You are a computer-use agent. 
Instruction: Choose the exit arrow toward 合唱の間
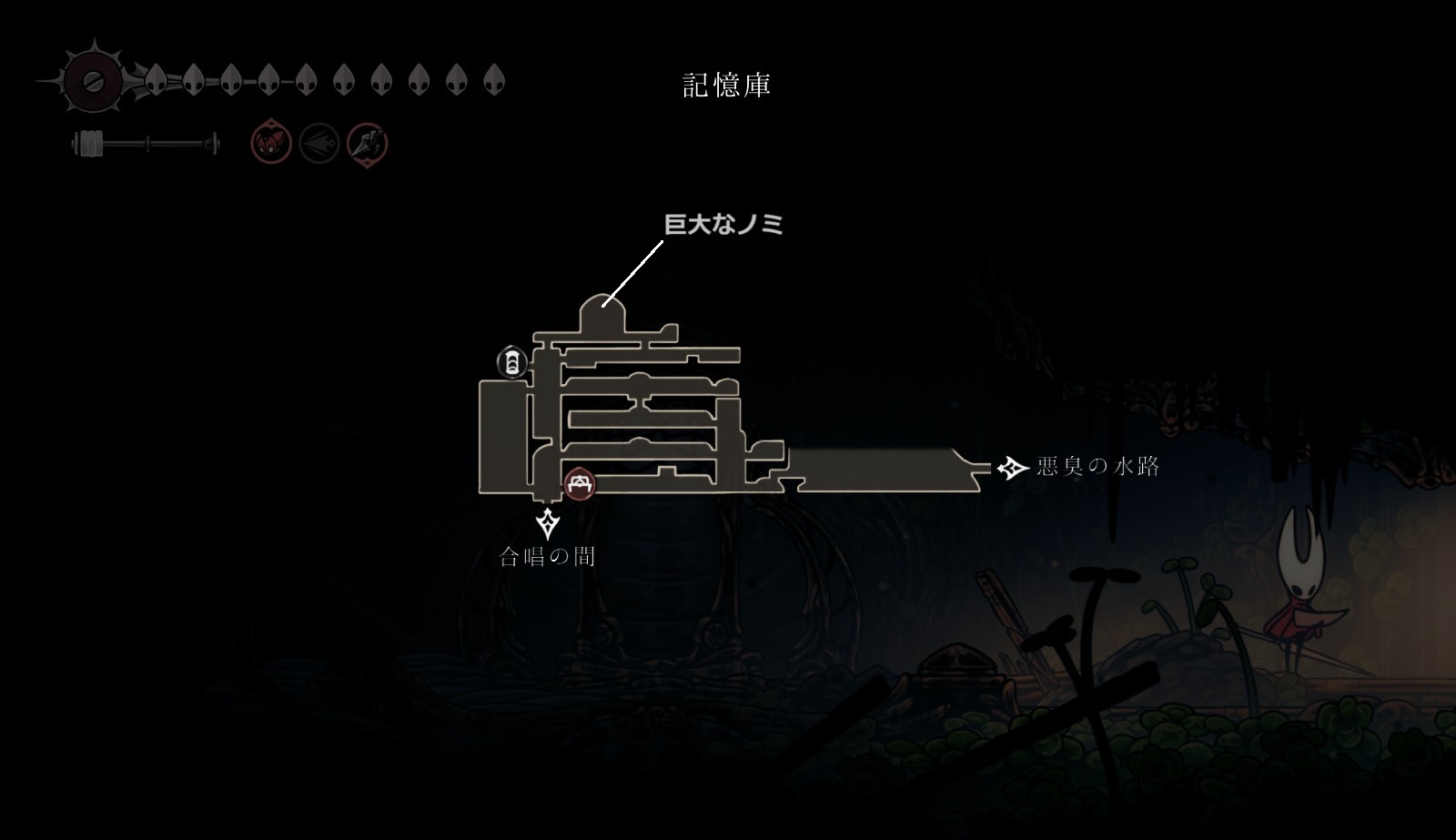click(548, 523)
